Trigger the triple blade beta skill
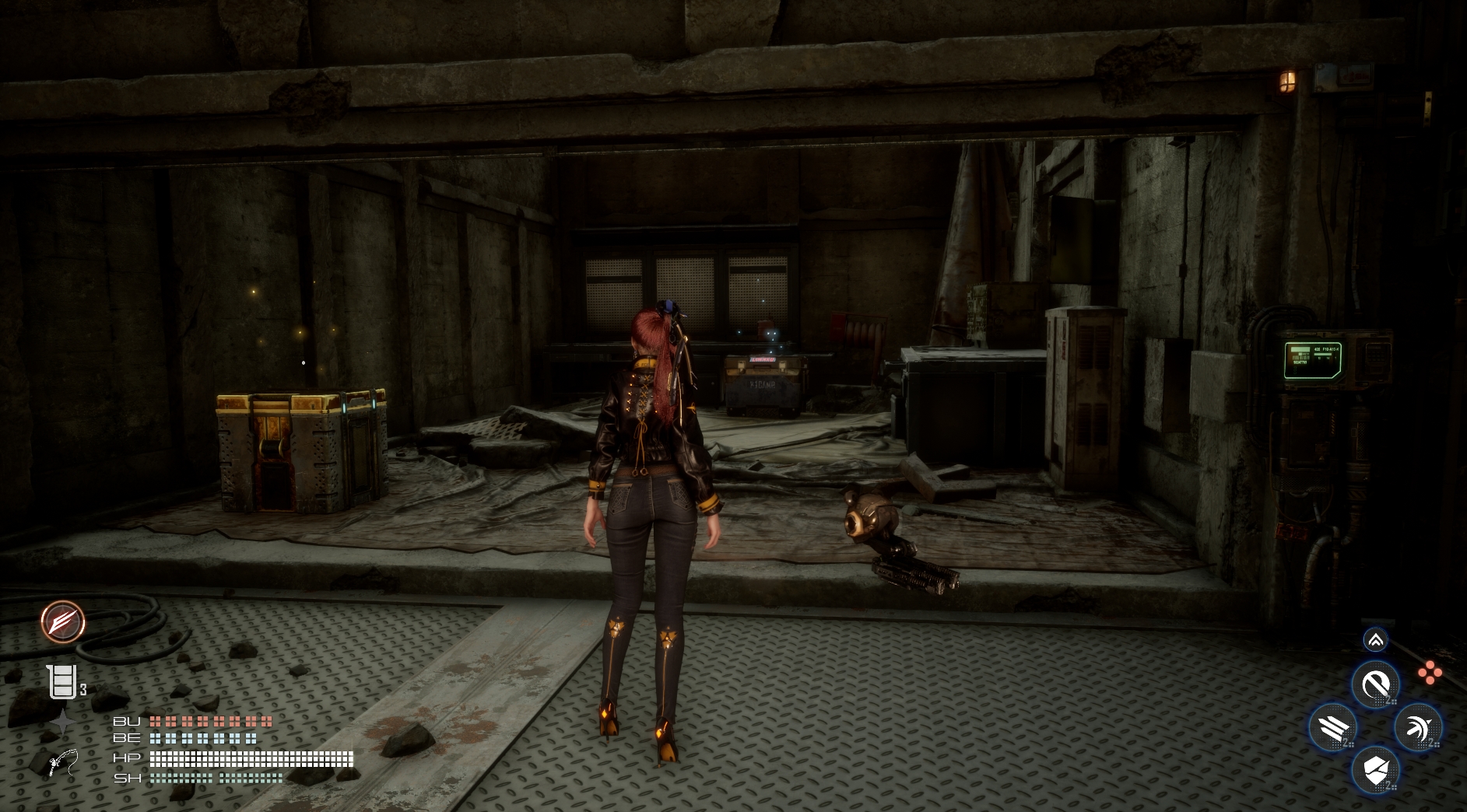This screenshot has height=812, width=1467. (x=1332, y=728)
